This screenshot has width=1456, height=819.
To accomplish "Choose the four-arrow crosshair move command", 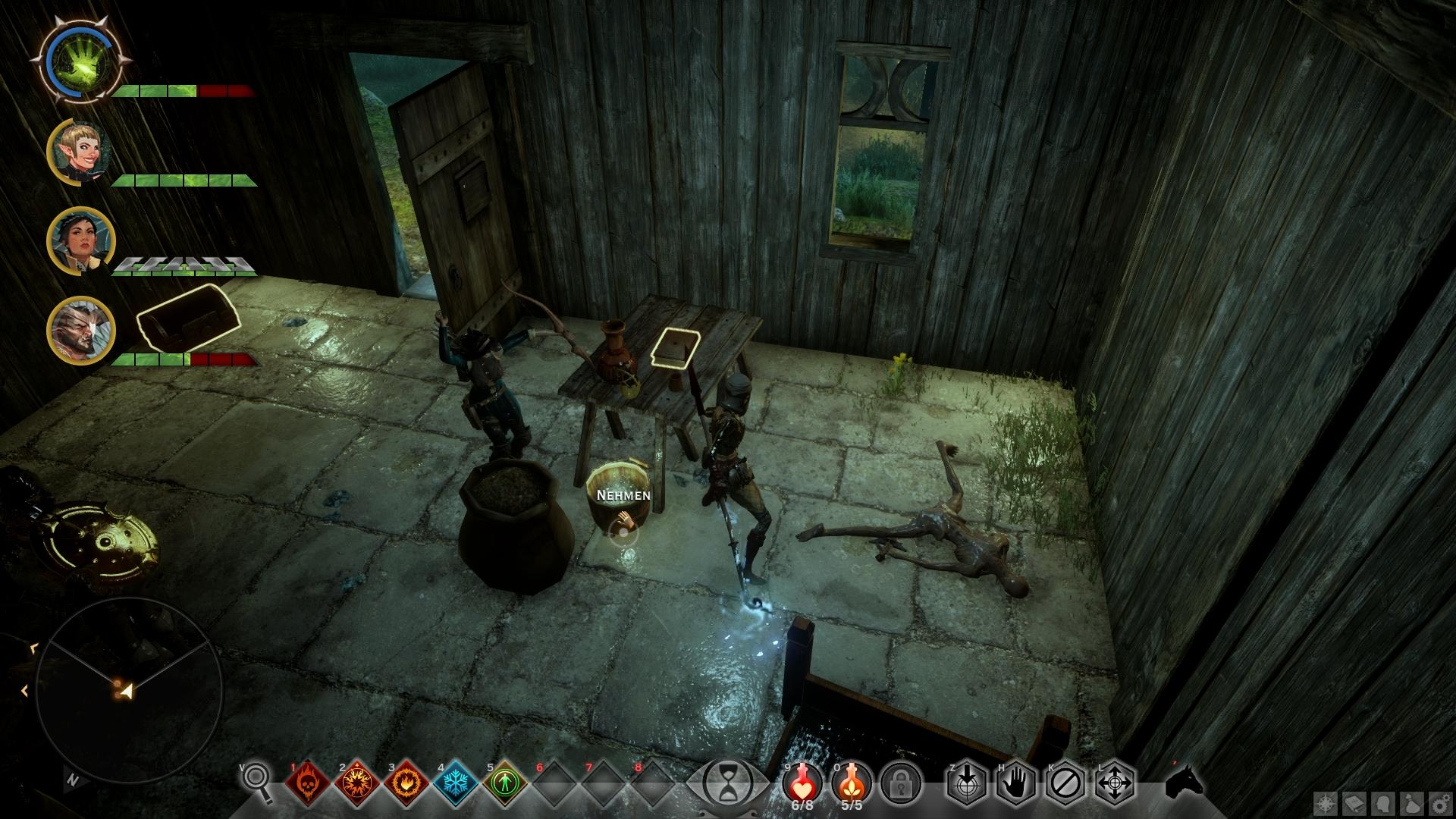I will pyautogui.click(x=1116, y=782).
